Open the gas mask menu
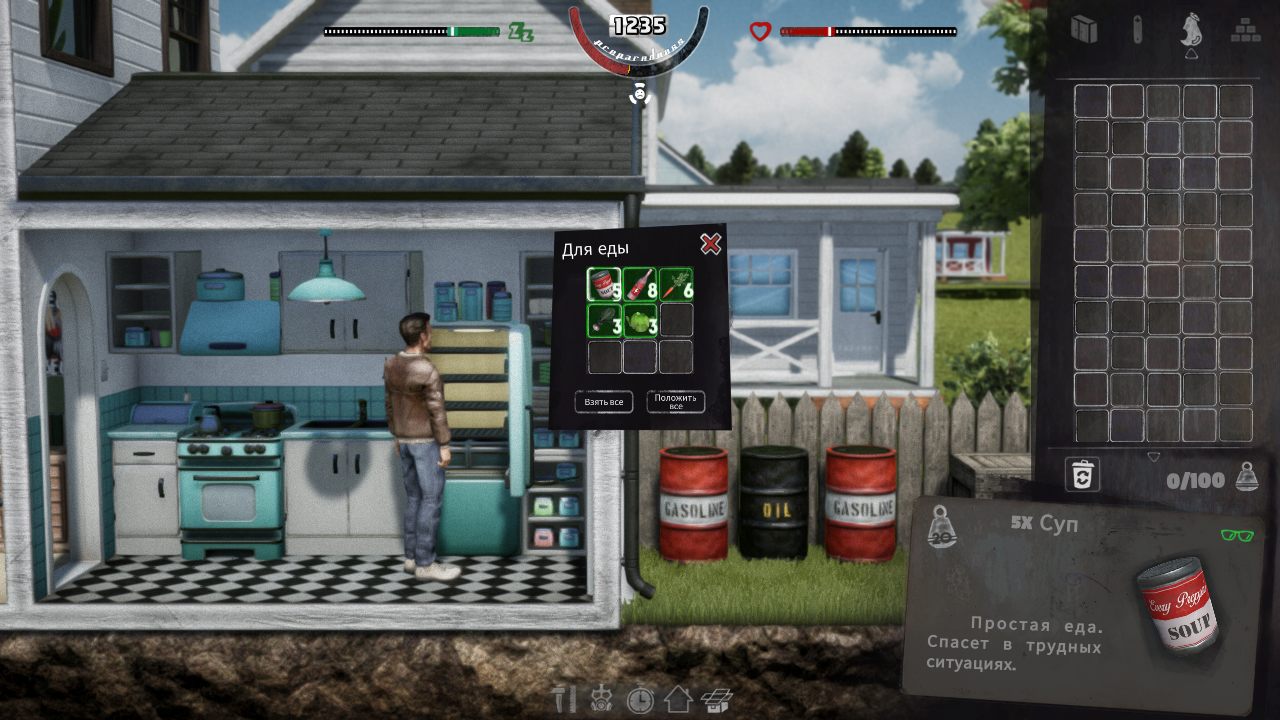 (x=602, y=698)
